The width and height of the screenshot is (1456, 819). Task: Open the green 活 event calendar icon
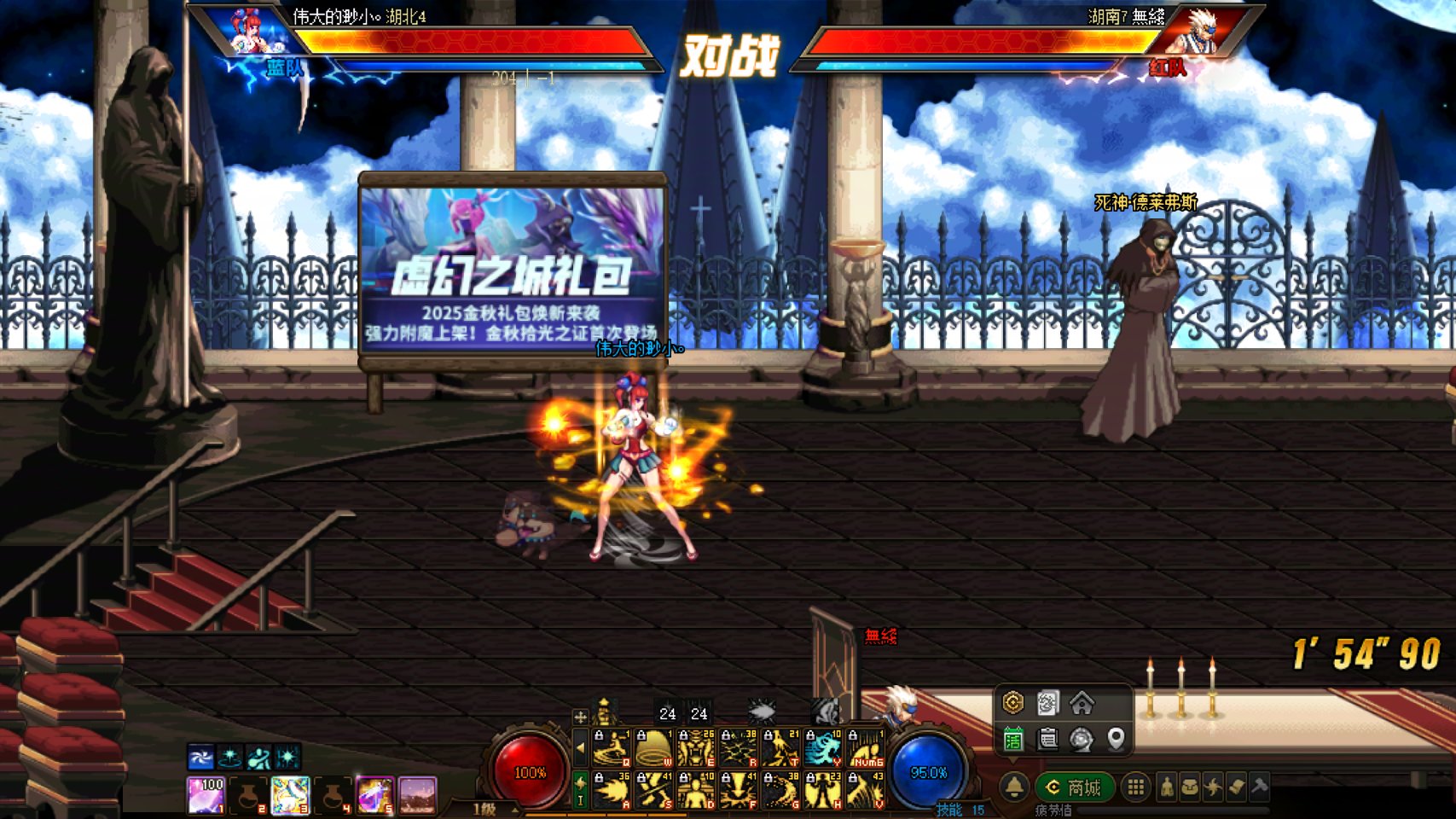click(1012, 739)
